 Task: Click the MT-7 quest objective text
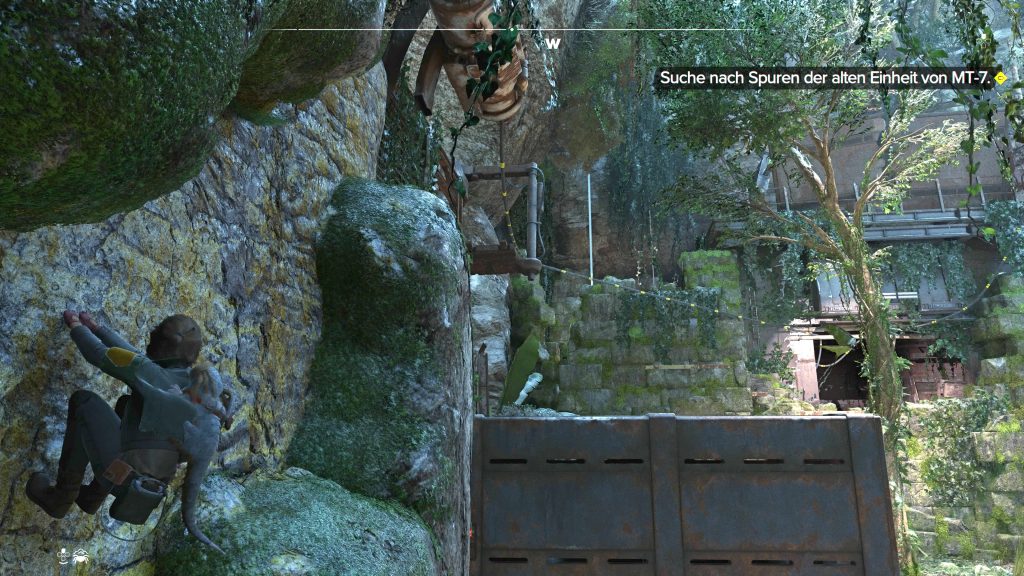pos(824,78)
